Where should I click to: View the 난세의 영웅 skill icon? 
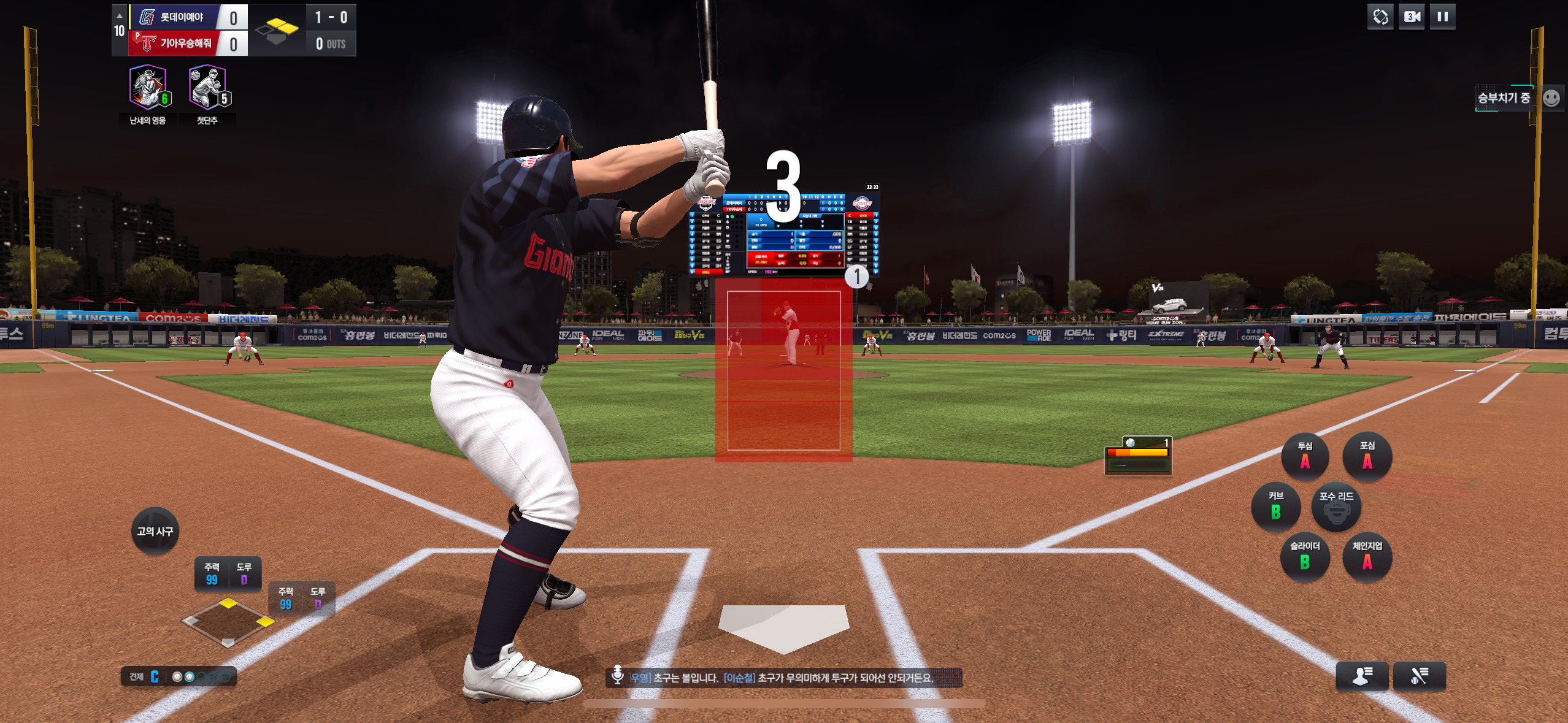click(x=148, y=87)
